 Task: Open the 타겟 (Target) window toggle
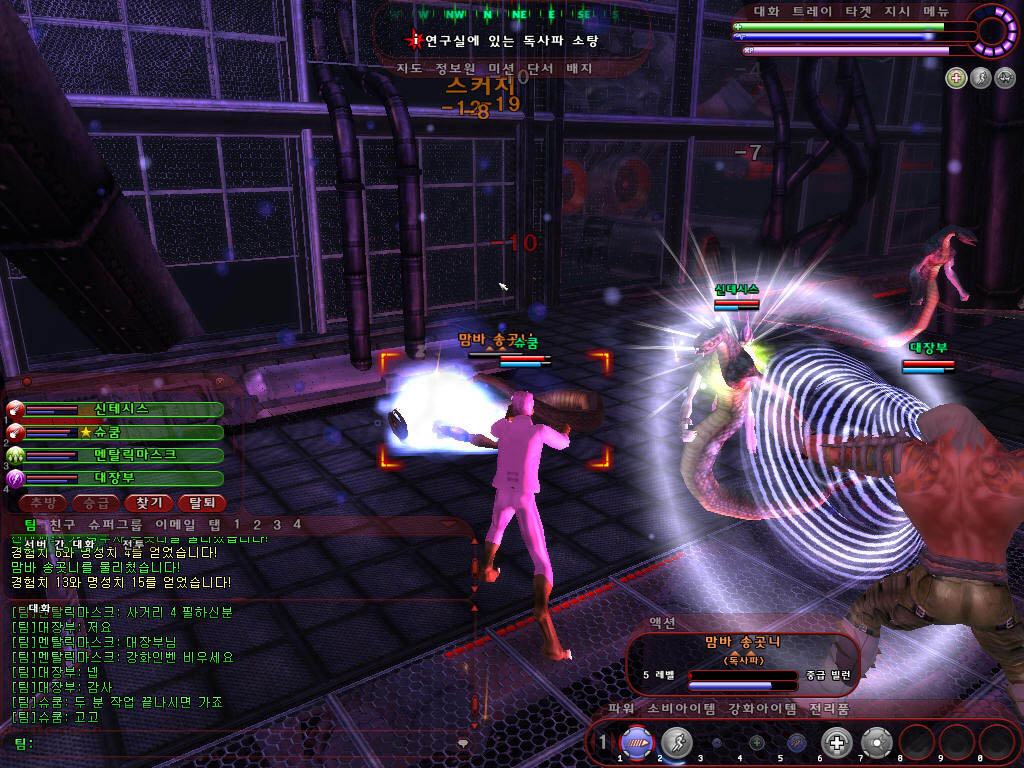click(858, 11)
